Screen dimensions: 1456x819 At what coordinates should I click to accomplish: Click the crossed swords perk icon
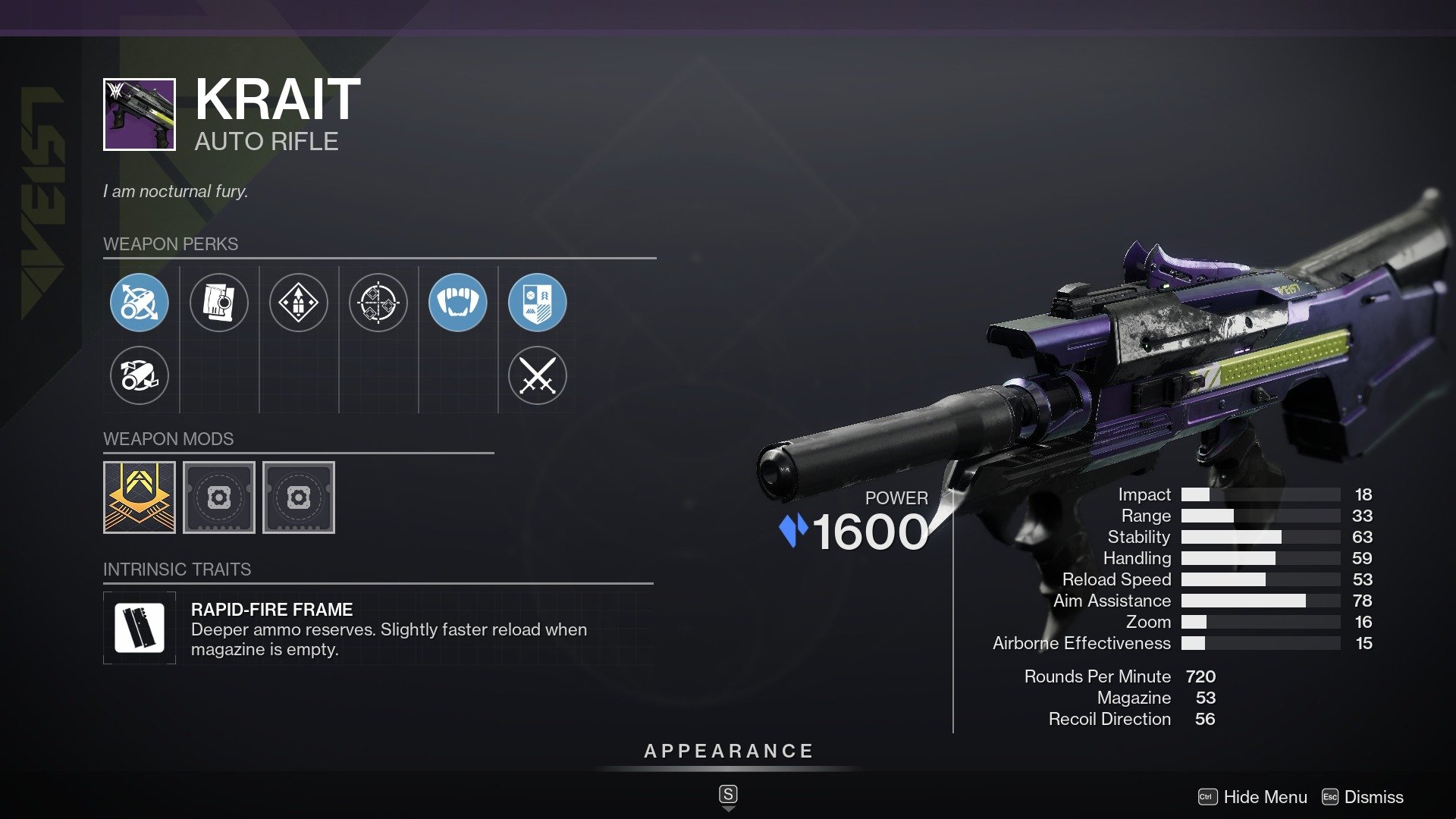coord(538,375)
